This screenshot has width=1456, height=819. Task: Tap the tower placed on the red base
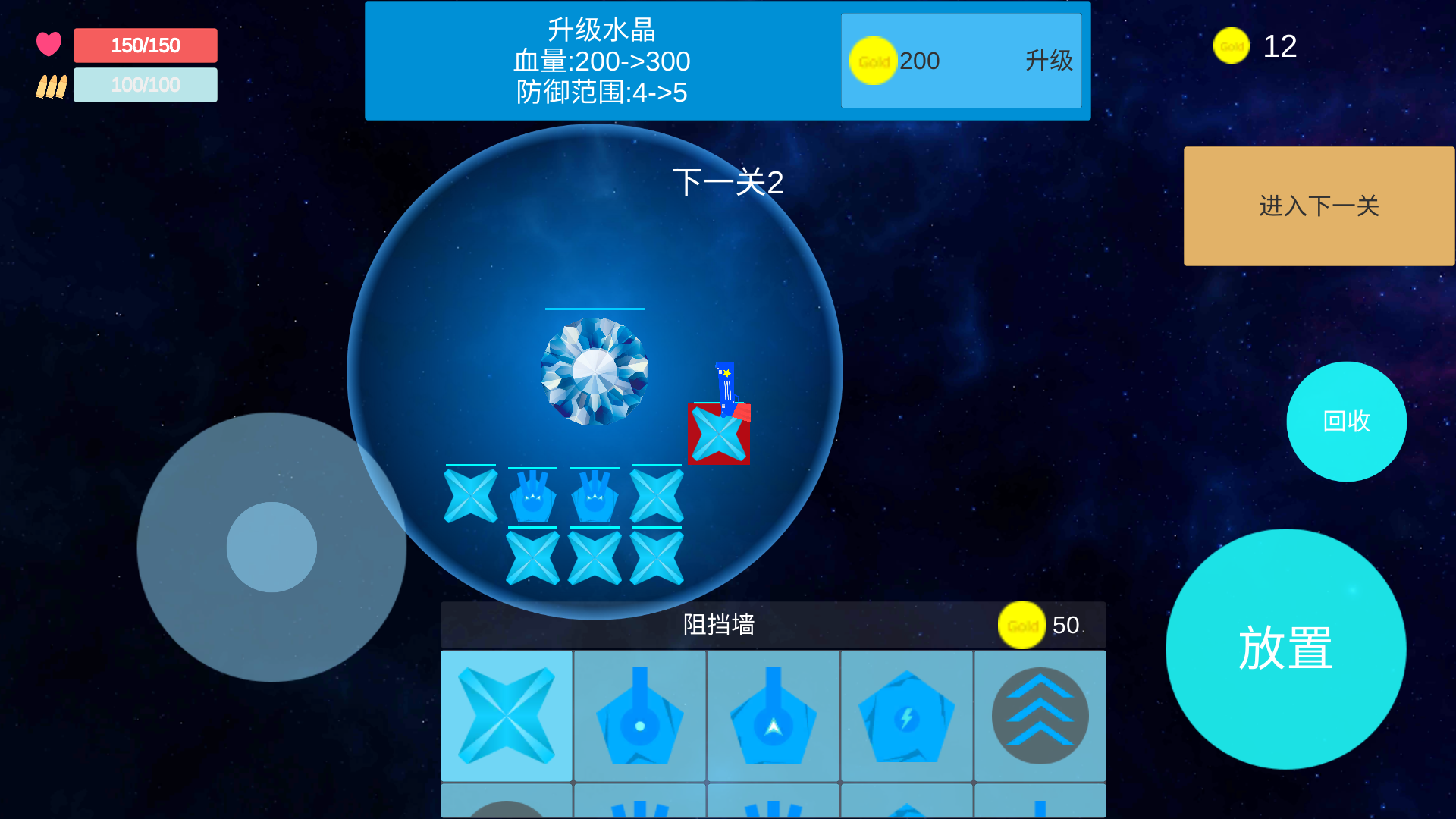pos(719,435)
